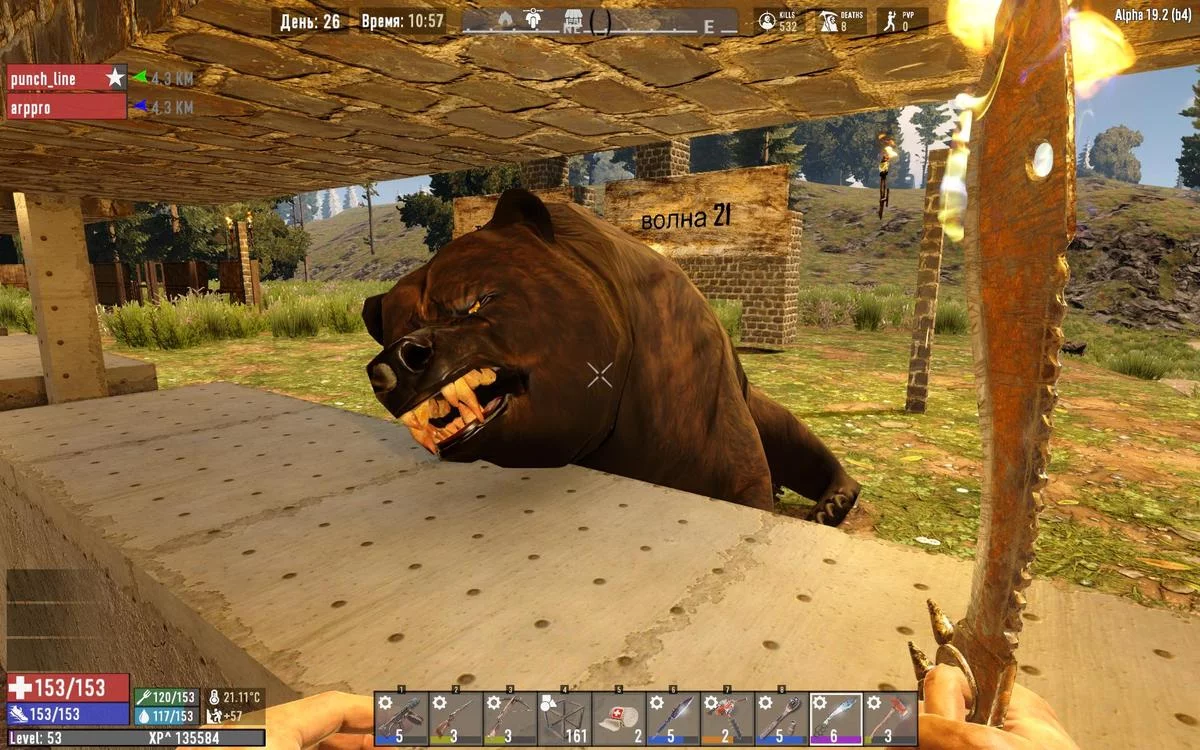Select the submachine gun in hotbar slot 1
Image resolution: width=1200 pixels, height=750 pixels.
point(402,718)
